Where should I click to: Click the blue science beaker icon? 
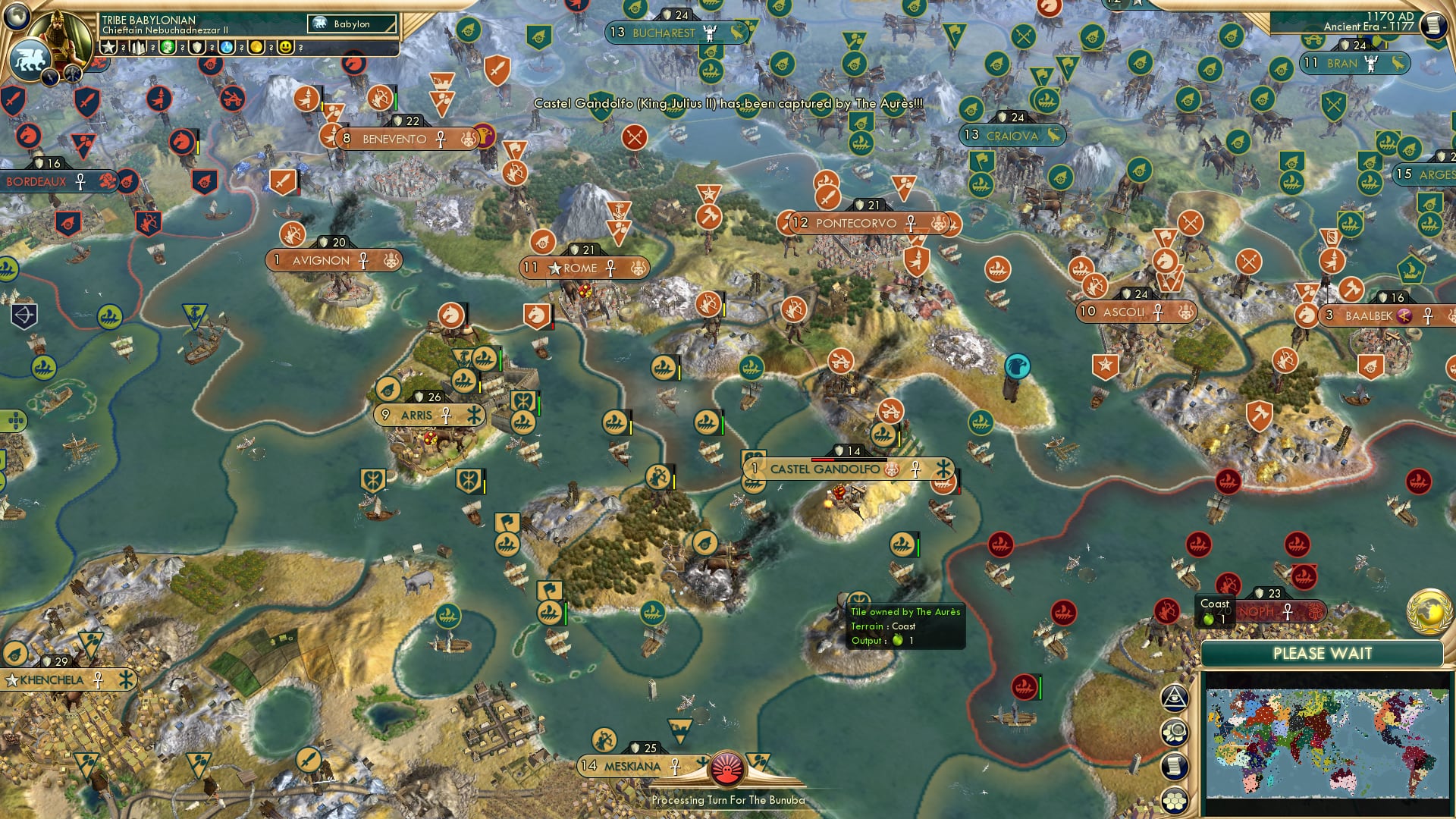pos(227,47)
